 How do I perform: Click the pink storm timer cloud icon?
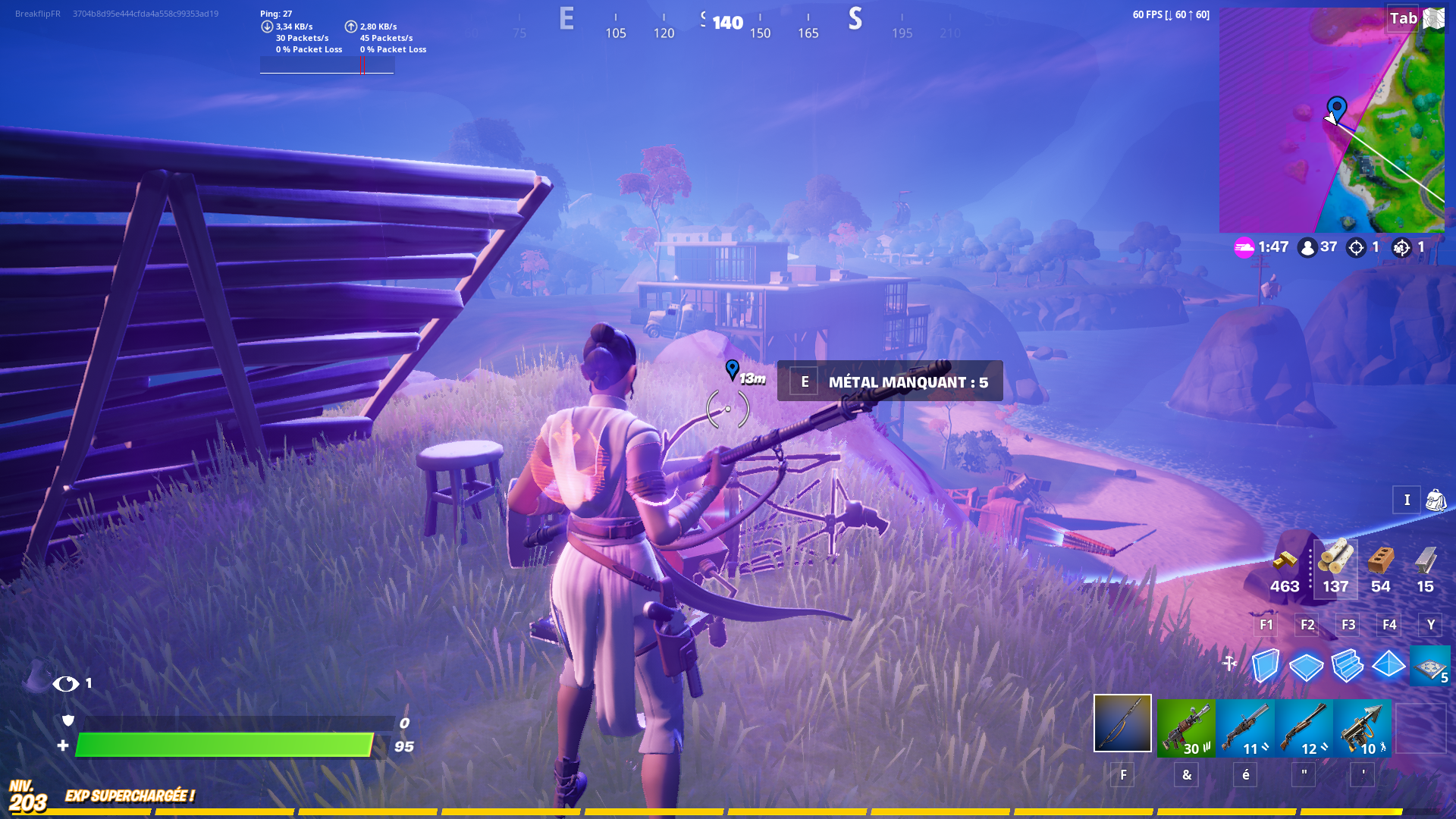pos(1243,246)
